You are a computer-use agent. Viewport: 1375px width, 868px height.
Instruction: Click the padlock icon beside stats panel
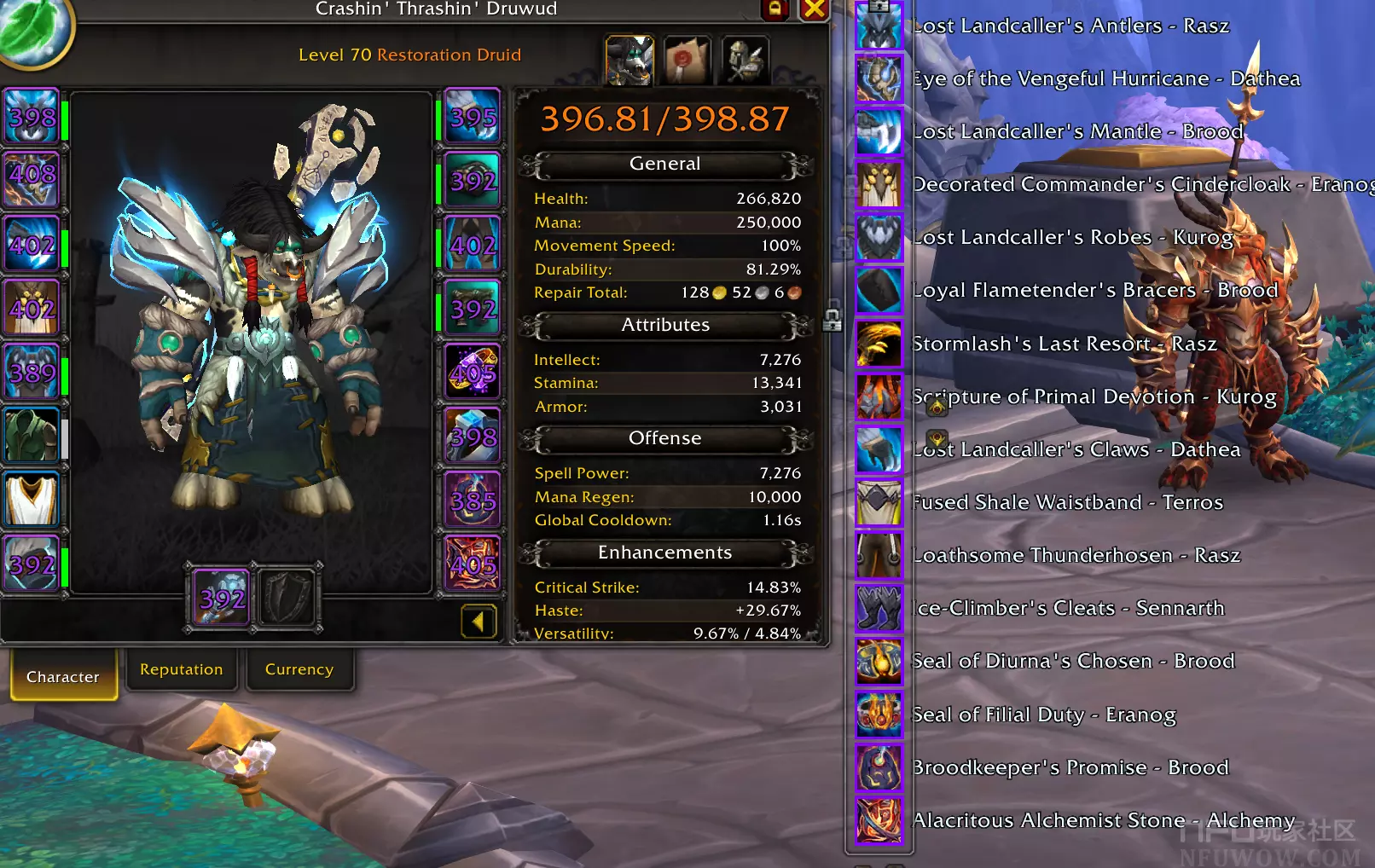coord(833,321)
